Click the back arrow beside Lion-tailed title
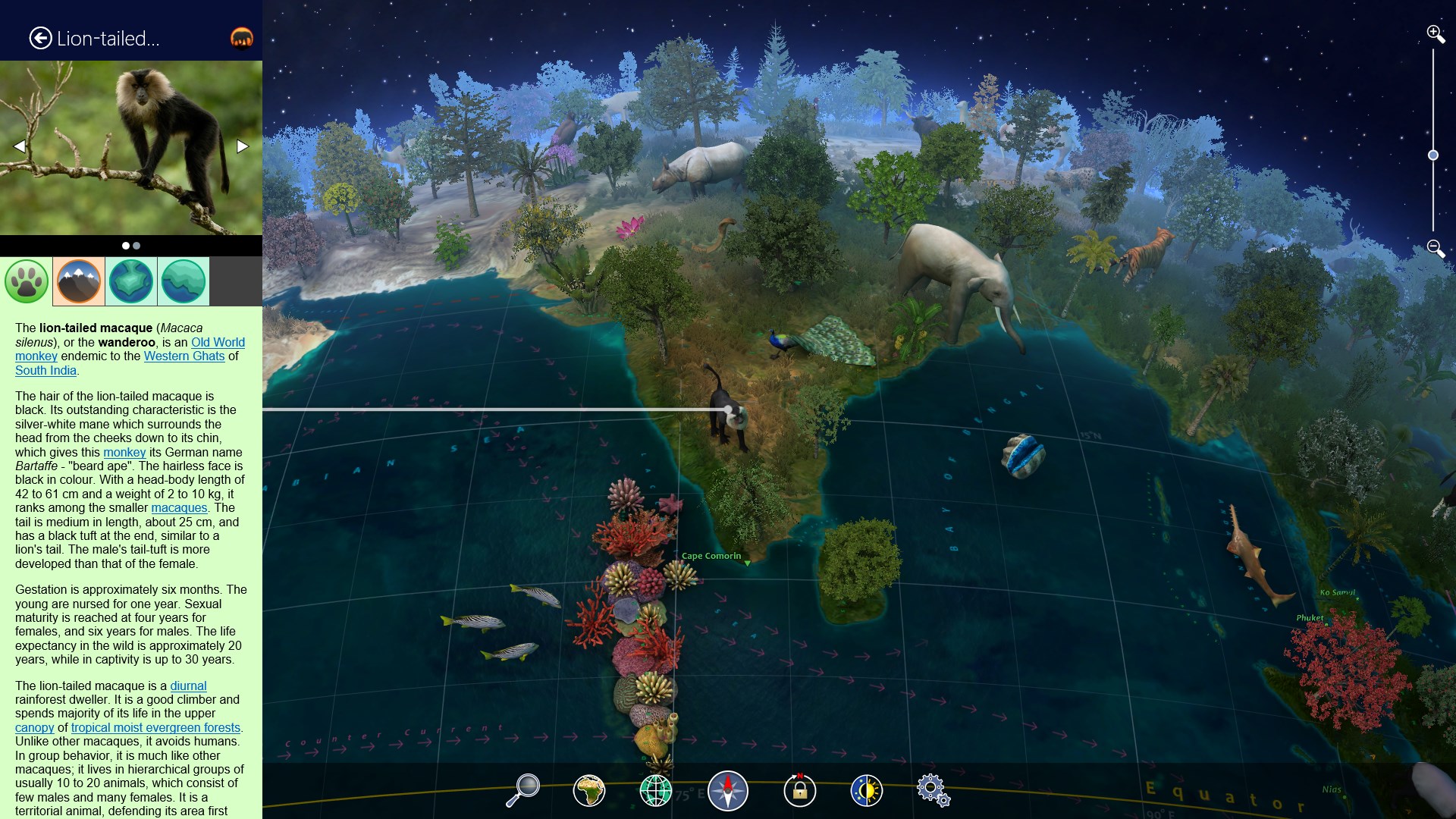 click(x=39, y=37)
